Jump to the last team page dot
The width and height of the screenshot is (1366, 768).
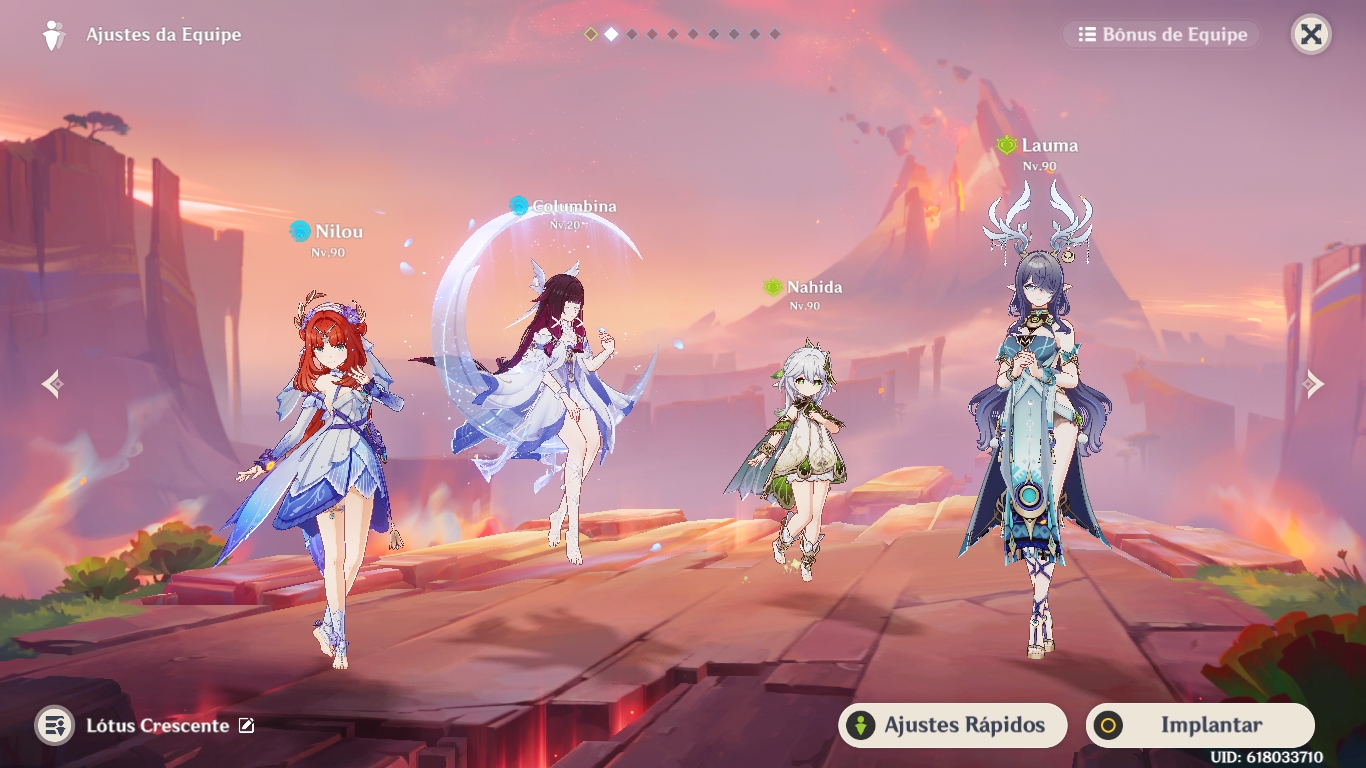tap(775, 34)
